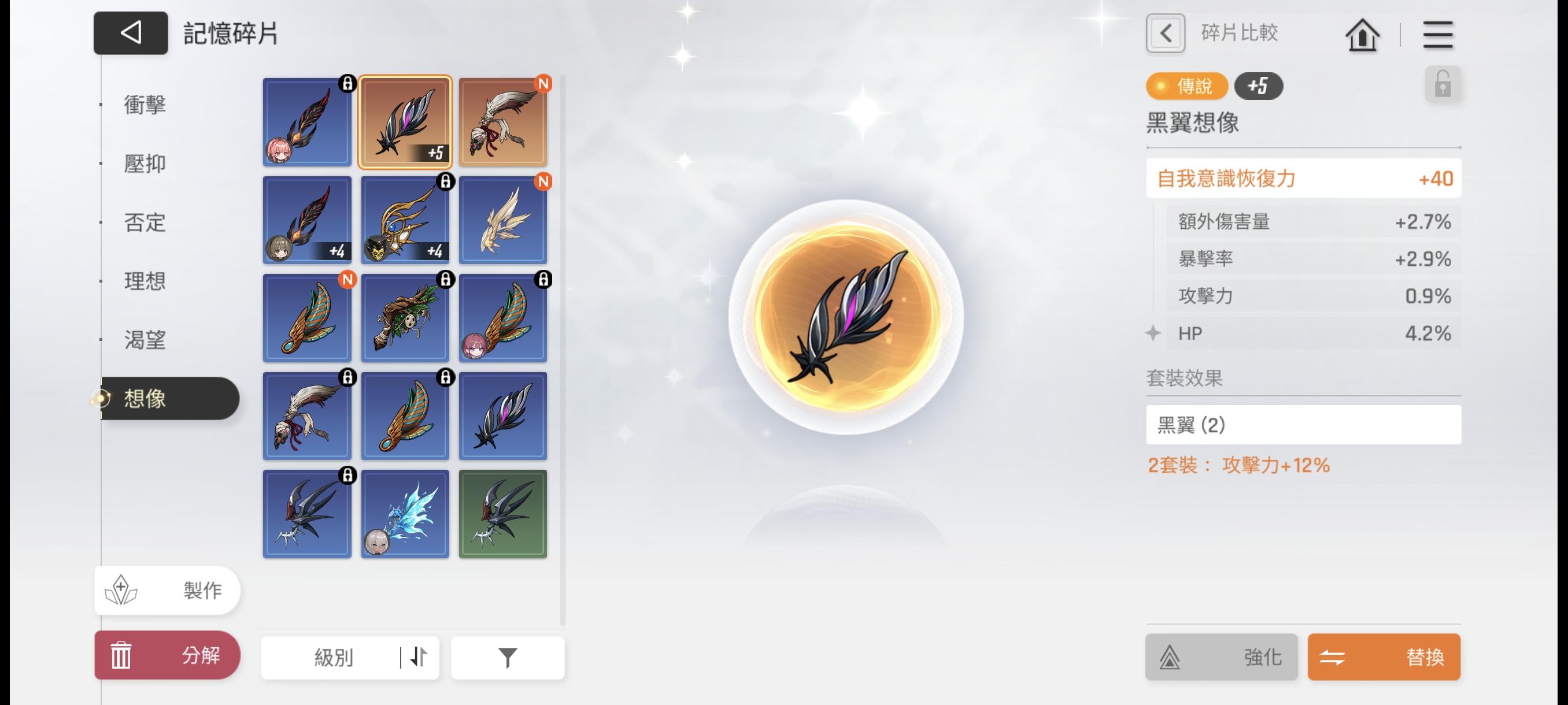The width and height of the screenshot is (1568, 705).
Task: Go to the home screen icon
Action: click(x=1362, y=35)
